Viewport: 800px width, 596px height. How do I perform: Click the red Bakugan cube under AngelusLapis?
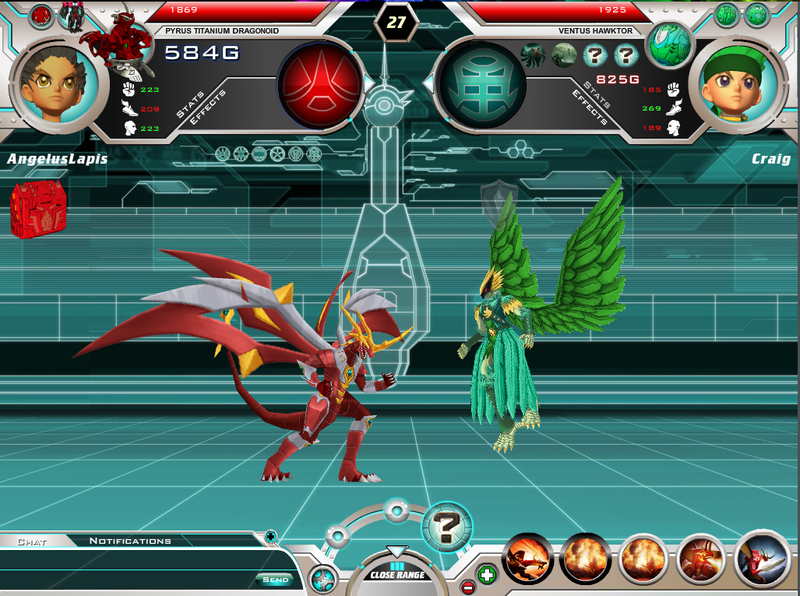pos(36,209)
